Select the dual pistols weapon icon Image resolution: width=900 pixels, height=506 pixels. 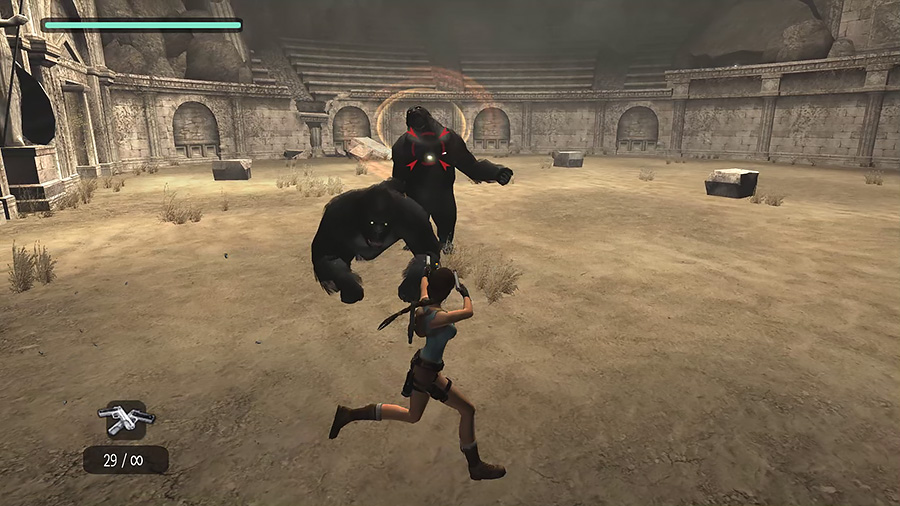125,419
